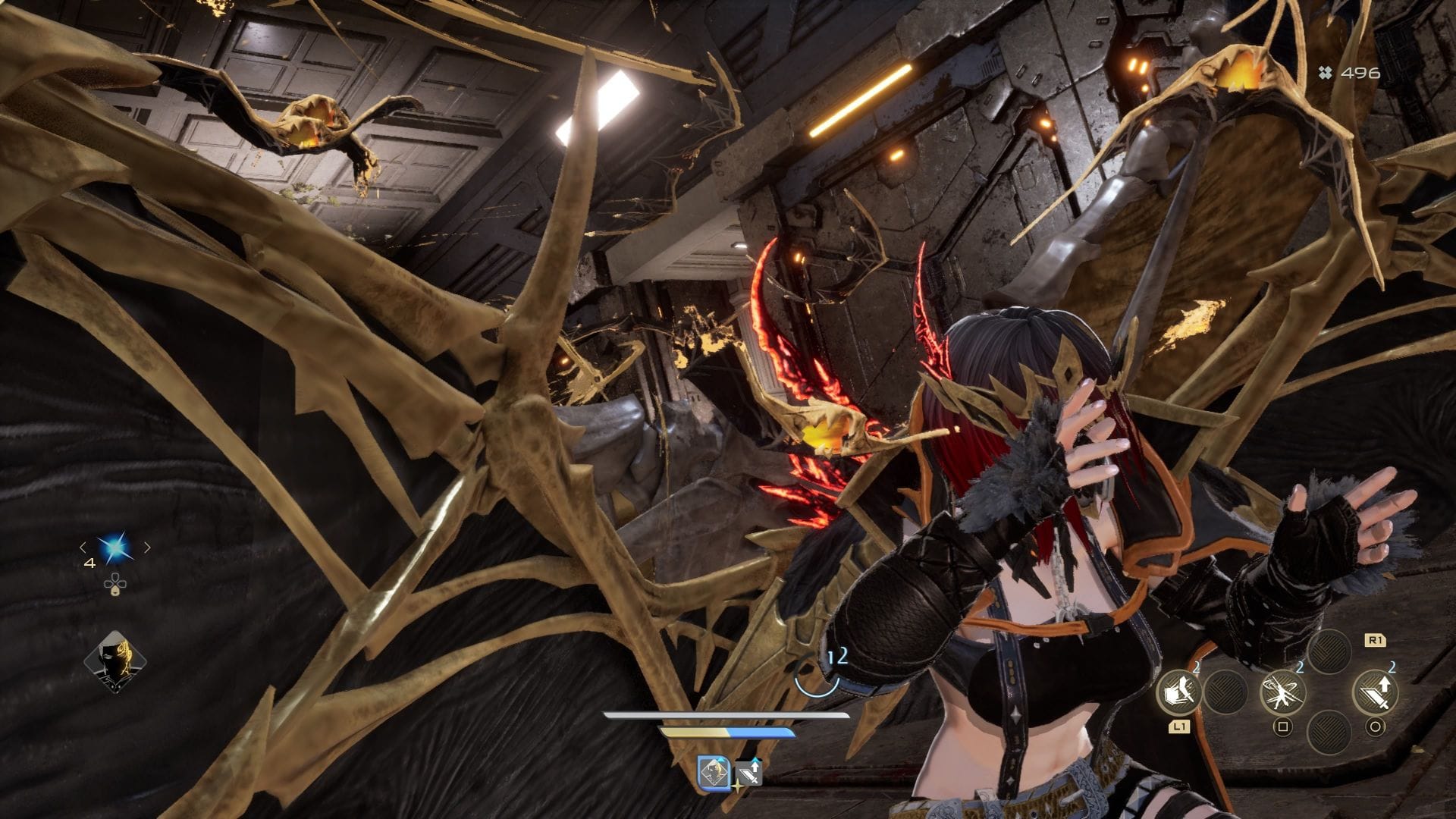Activate the sword attack-up gift
The width and height of the screenshot is (1456, 819).
pyautogui.click(x=1376, y=692)
